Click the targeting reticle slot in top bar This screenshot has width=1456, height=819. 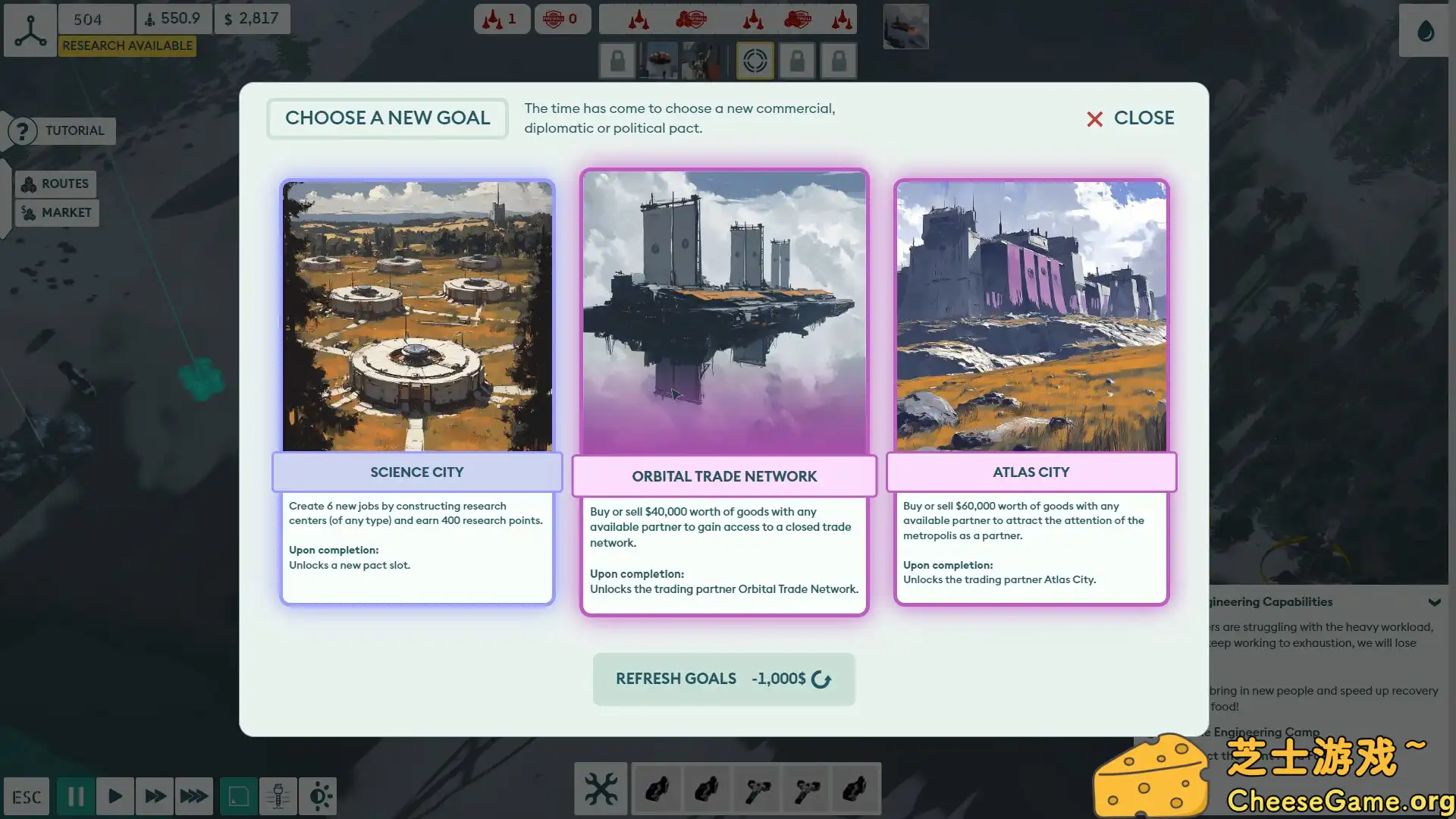click(x=753, y=60)
